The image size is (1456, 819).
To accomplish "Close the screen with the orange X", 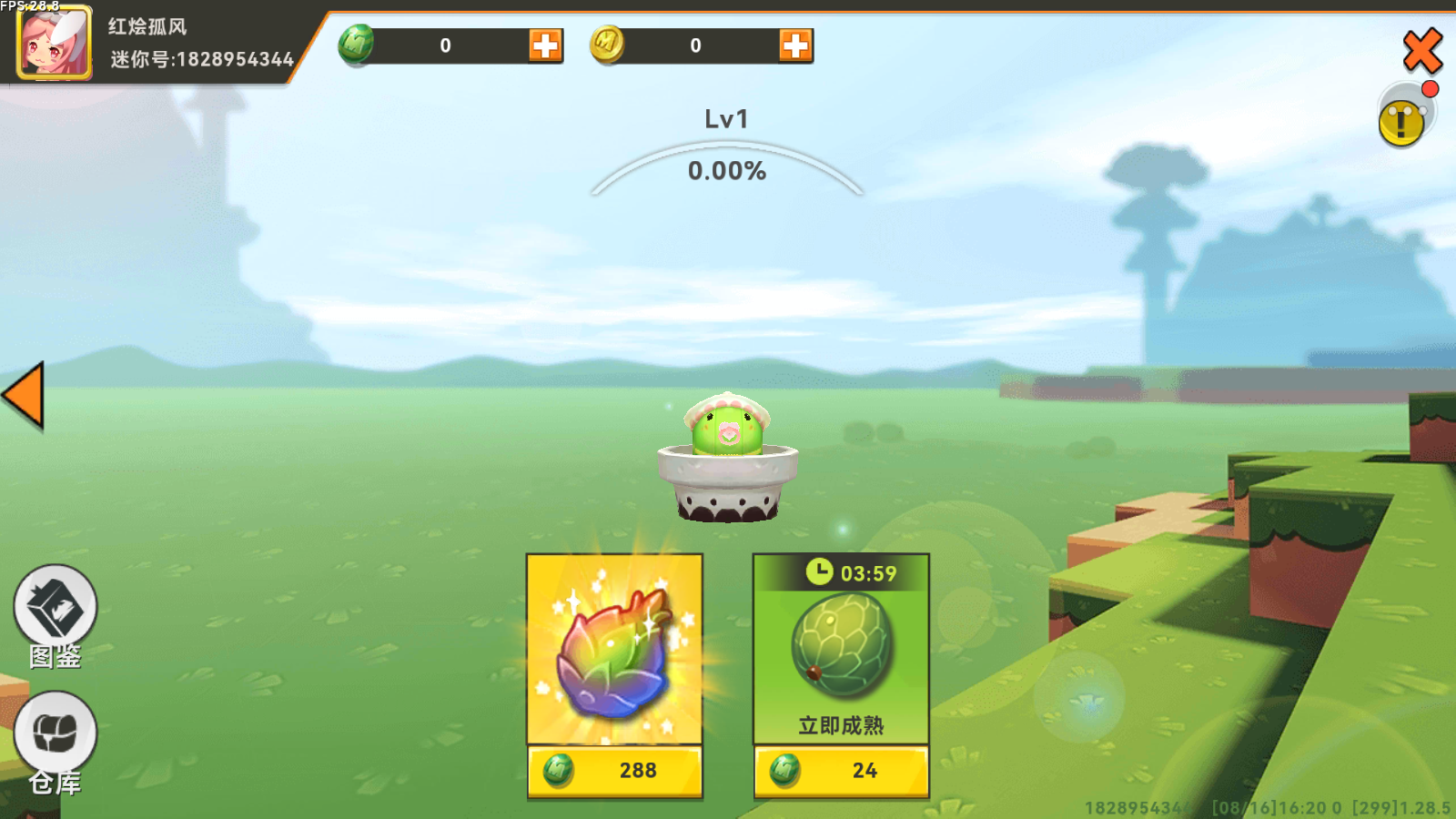I will tap(1422, 50).
